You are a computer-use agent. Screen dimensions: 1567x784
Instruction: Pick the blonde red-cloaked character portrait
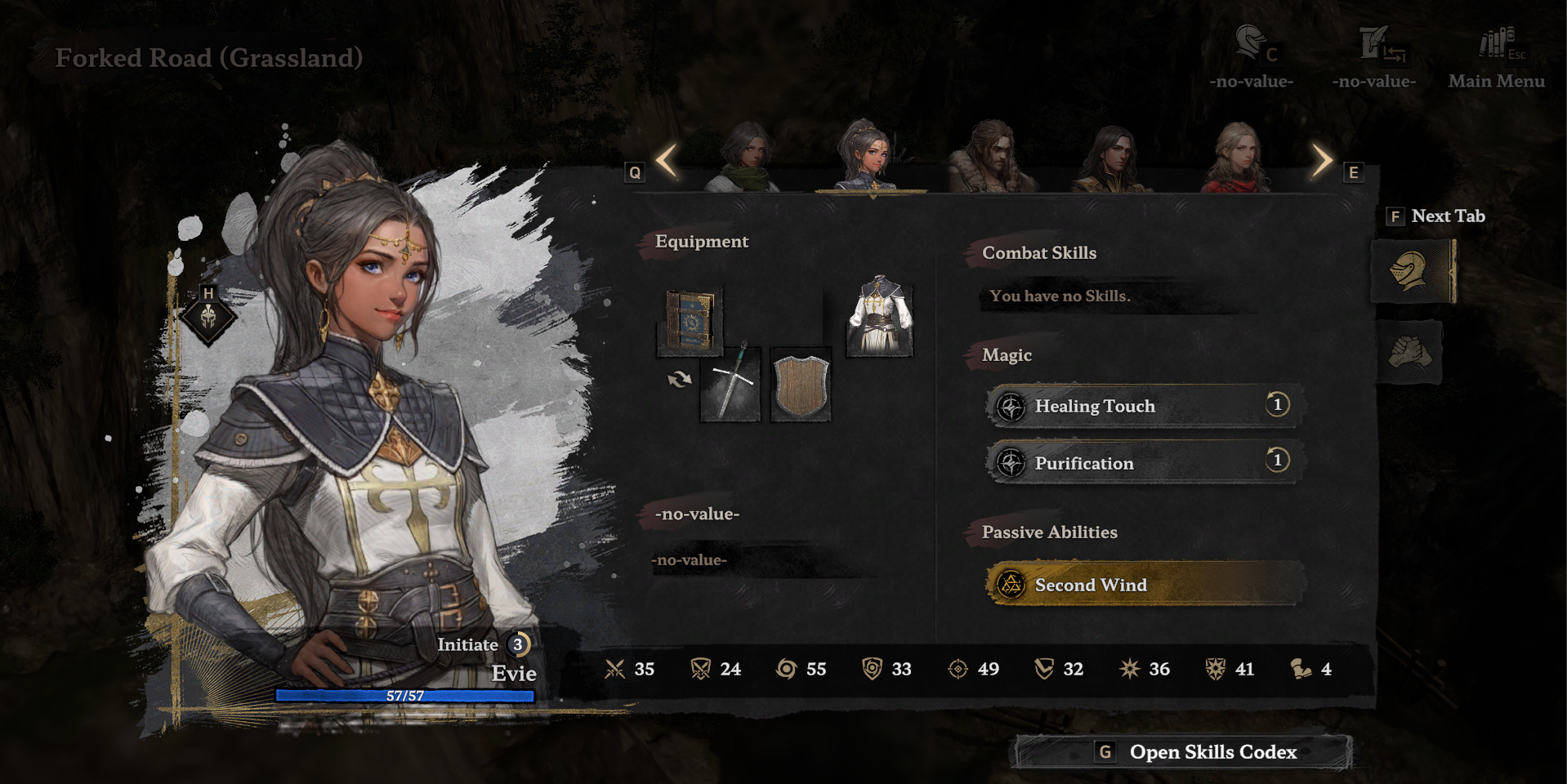click(x=1236, y=158)
